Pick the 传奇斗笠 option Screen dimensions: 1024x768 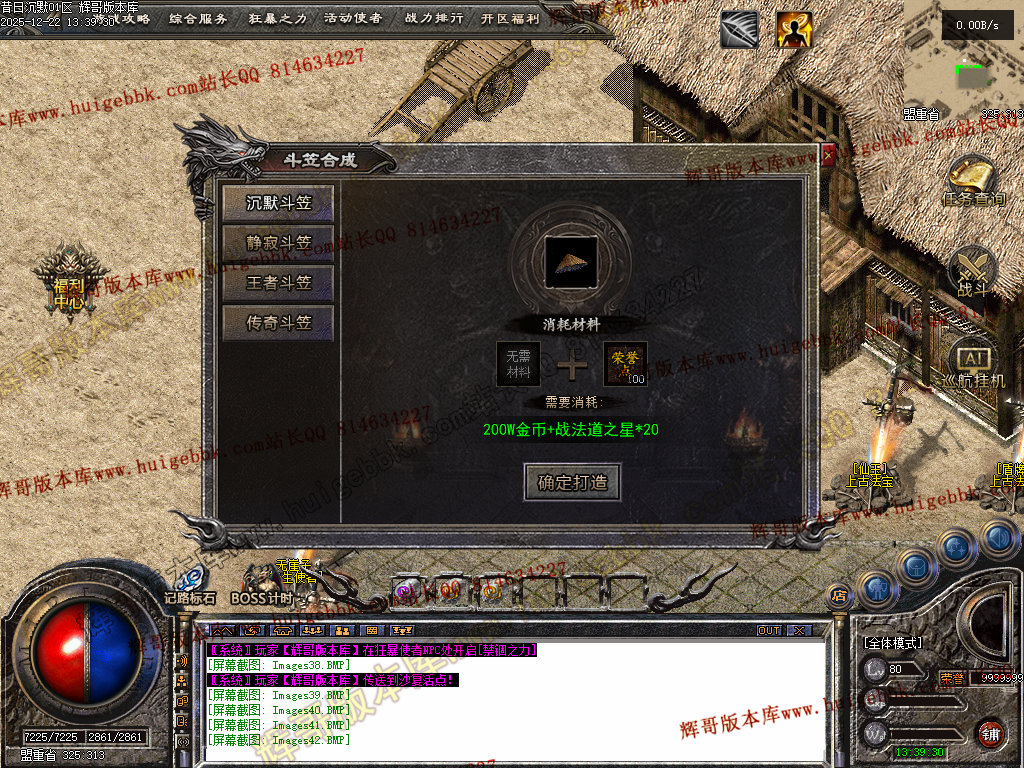point(279,323)
